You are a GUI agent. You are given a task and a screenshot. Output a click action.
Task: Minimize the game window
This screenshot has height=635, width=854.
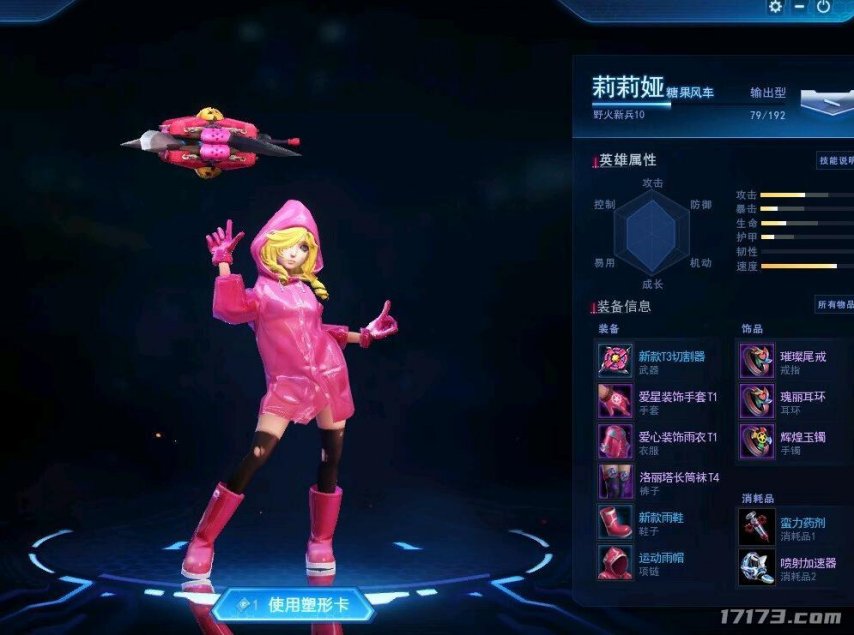[799, 7]
